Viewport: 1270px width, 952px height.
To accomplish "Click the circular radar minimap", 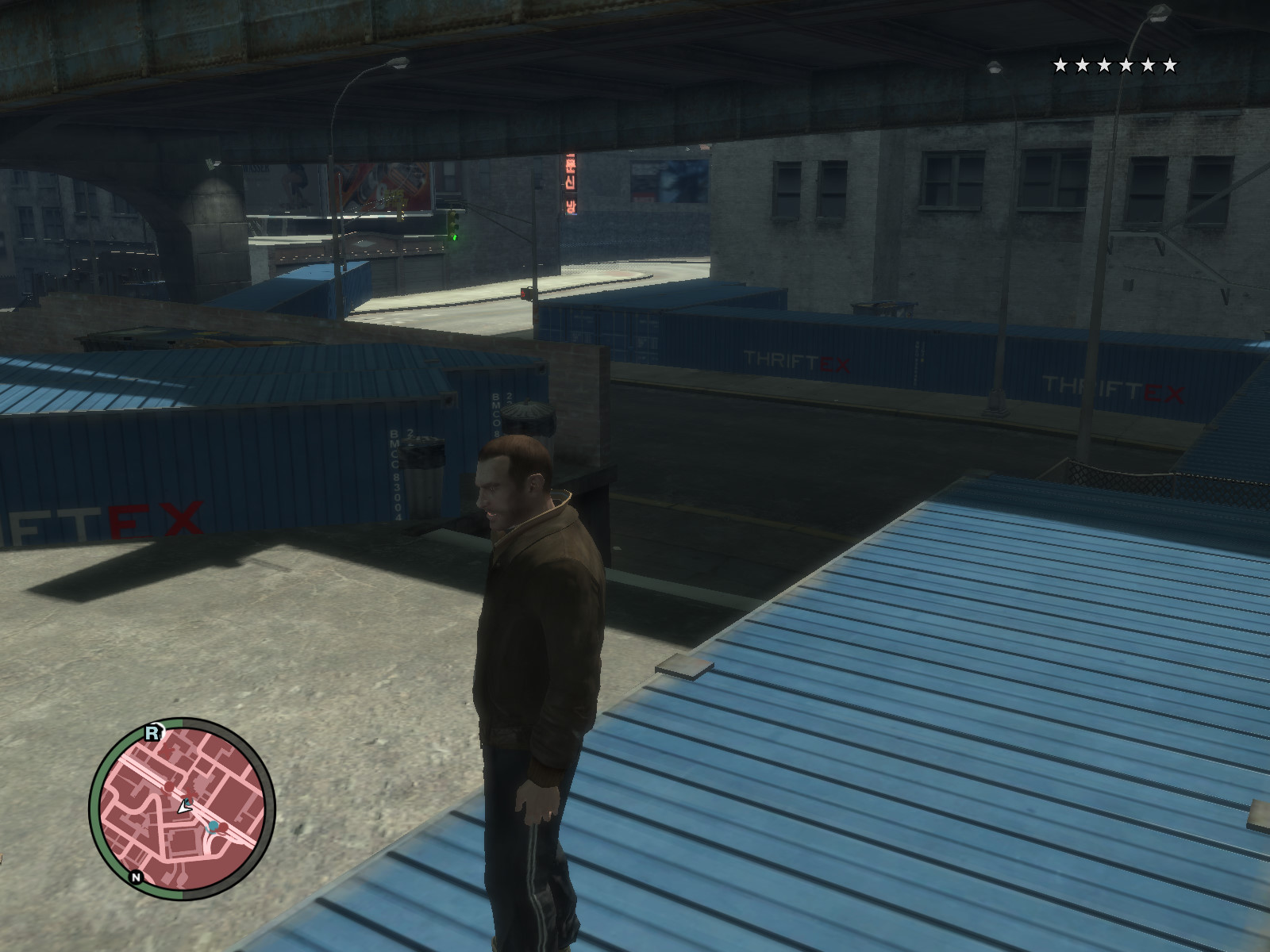I will pyautogui.click(x=183, y=808).
